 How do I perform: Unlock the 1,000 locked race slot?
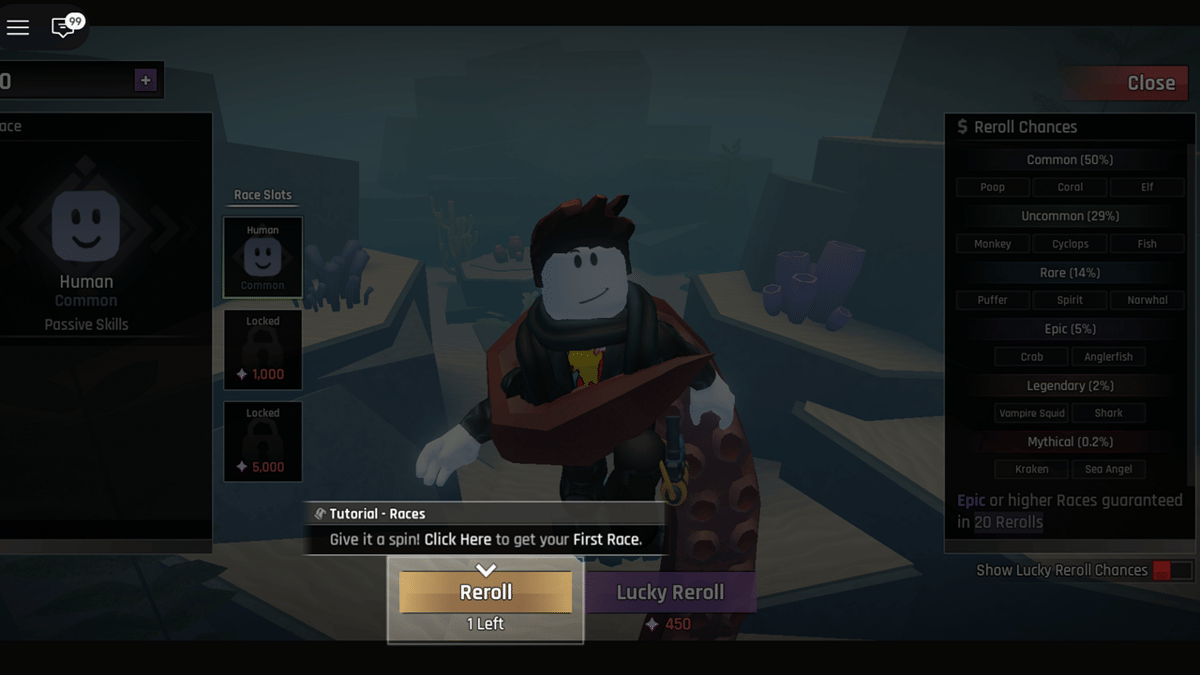(x=263, y=349)
